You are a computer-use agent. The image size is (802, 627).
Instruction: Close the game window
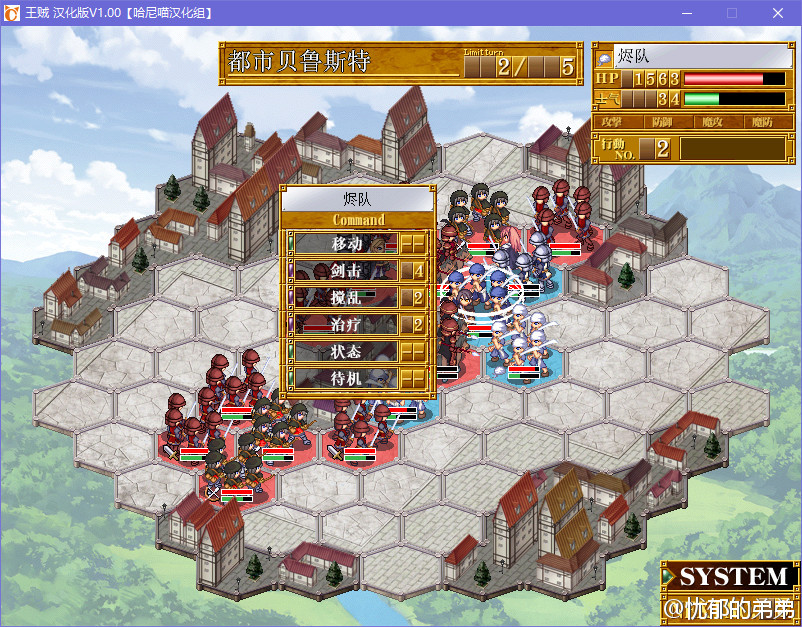pos(778,13)
